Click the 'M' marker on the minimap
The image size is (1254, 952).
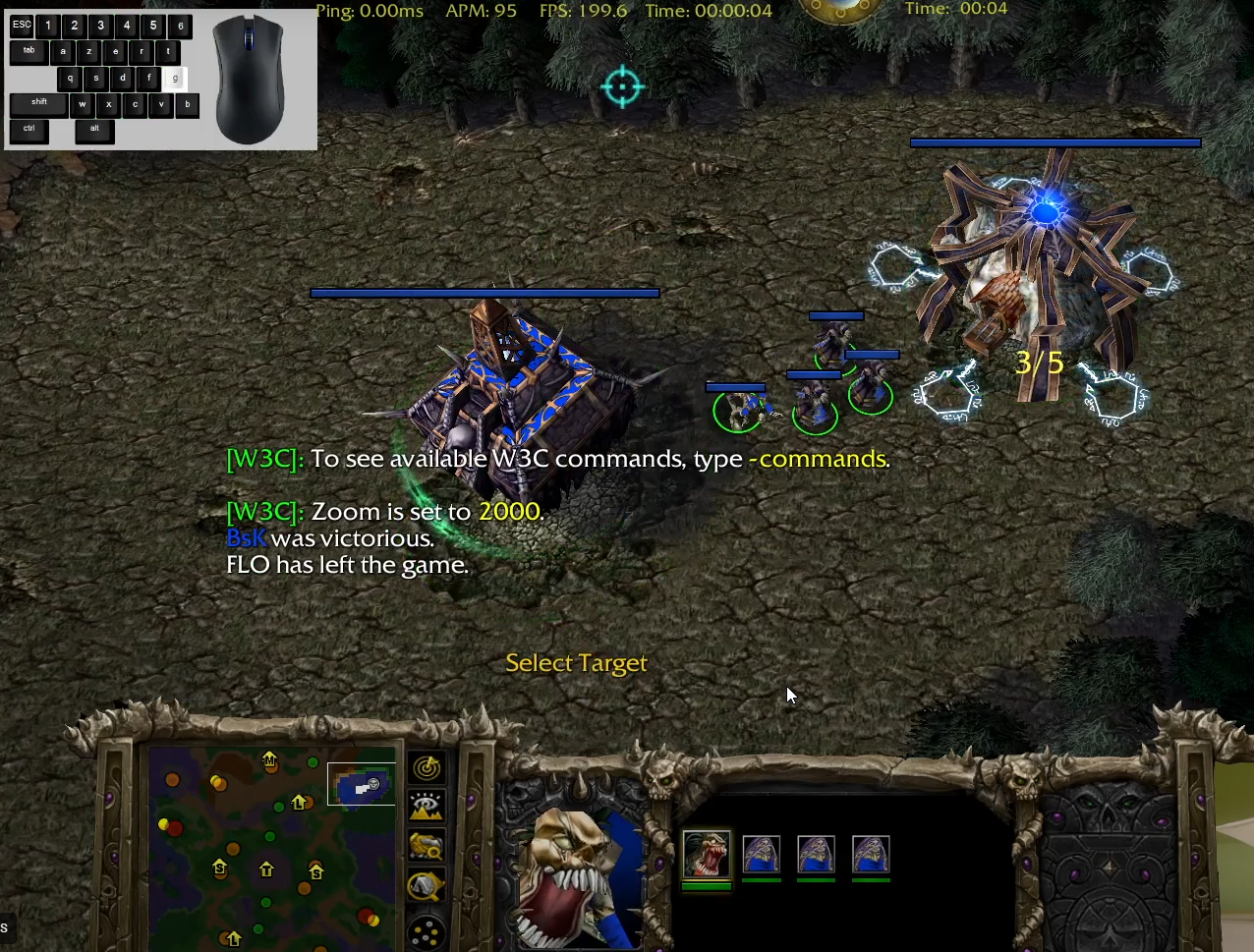pyautogui.click(x=269, y=758)
